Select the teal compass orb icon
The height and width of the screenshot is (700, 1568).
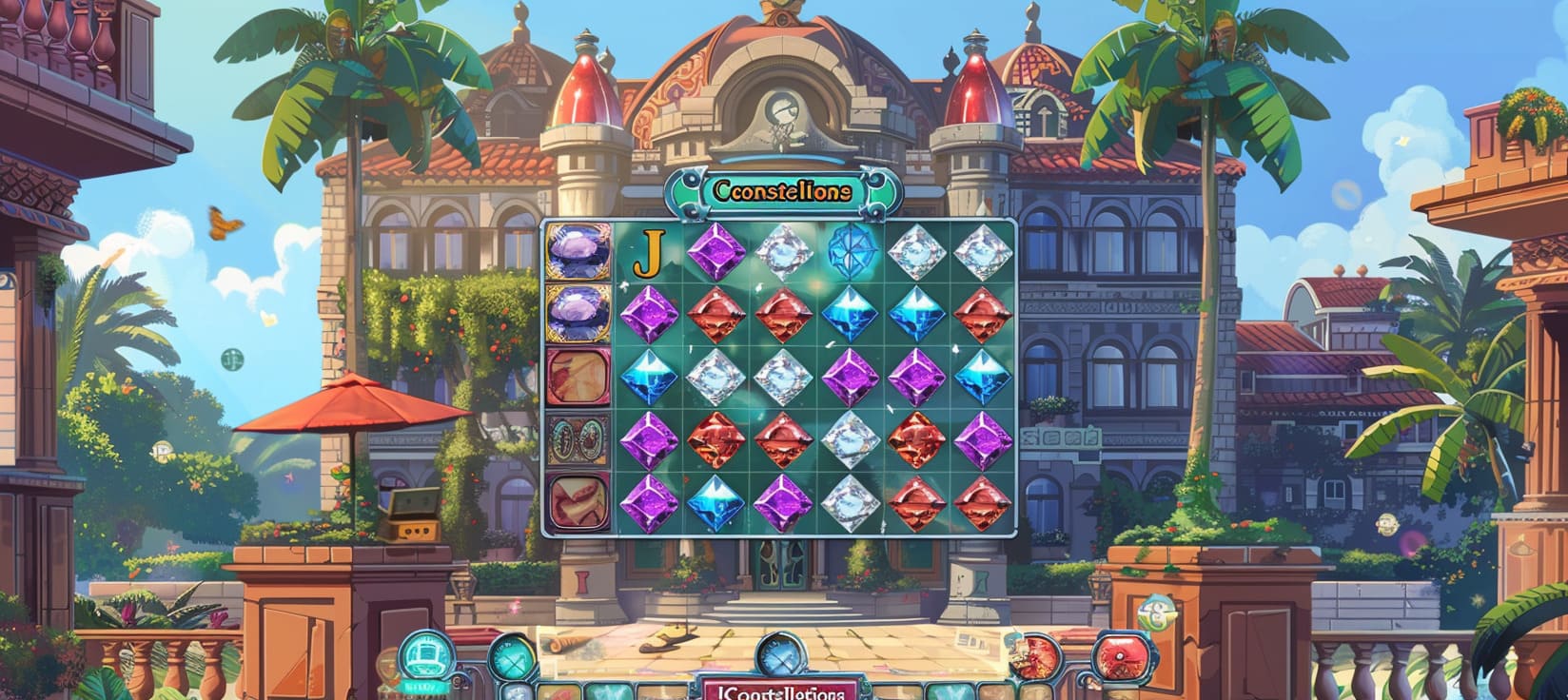pyautogui.click(x=514, y=656)
